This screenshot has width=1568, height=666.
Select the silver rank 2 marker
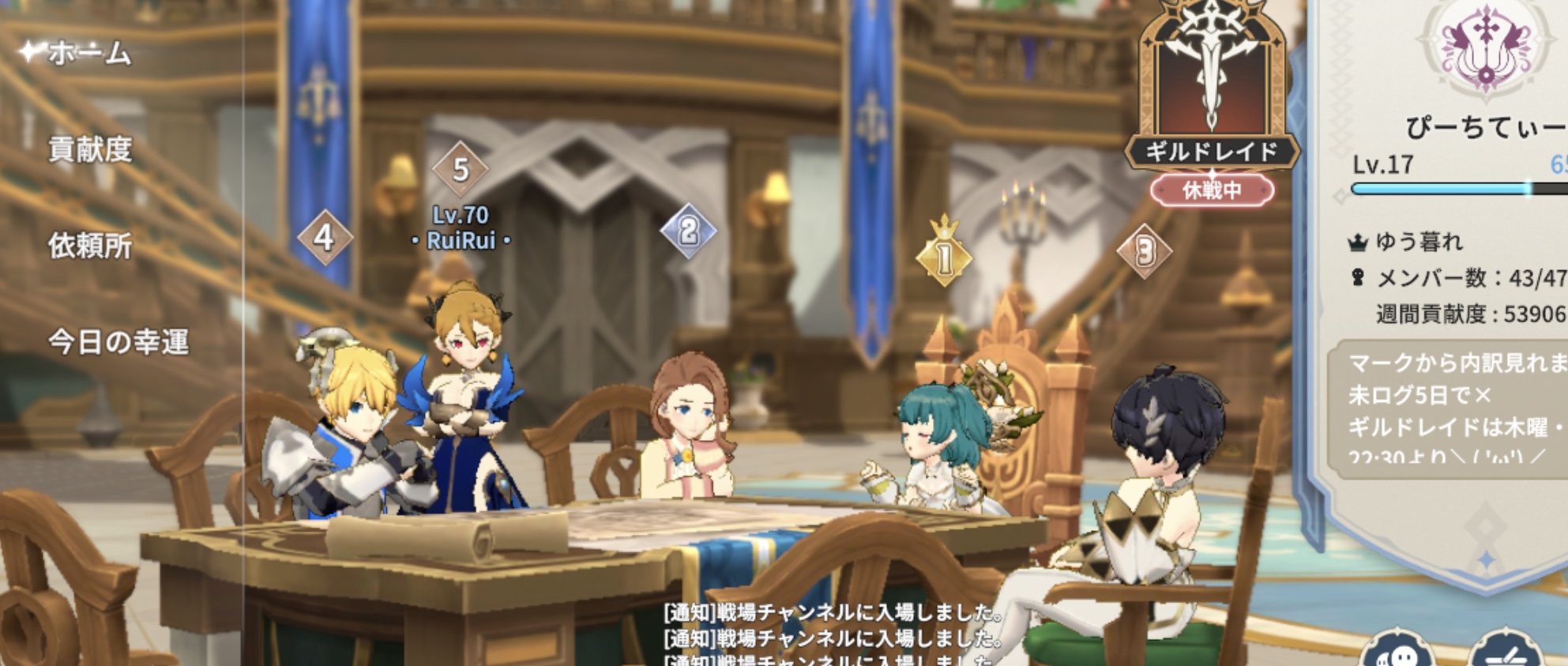point(688,231)
